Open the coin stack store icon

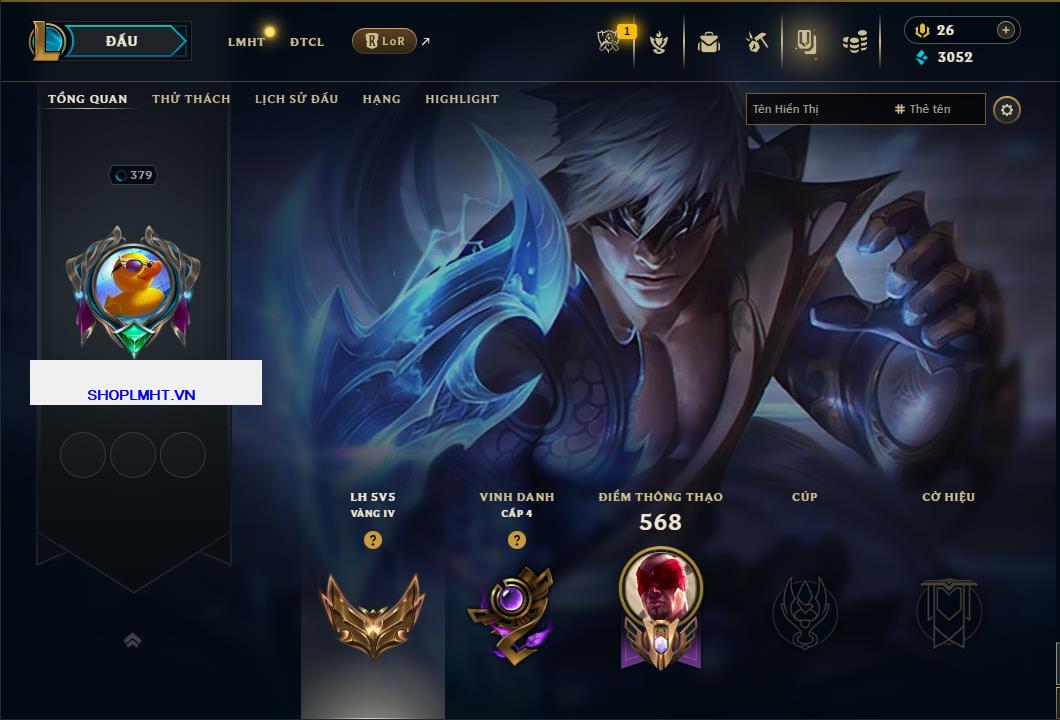855,42
